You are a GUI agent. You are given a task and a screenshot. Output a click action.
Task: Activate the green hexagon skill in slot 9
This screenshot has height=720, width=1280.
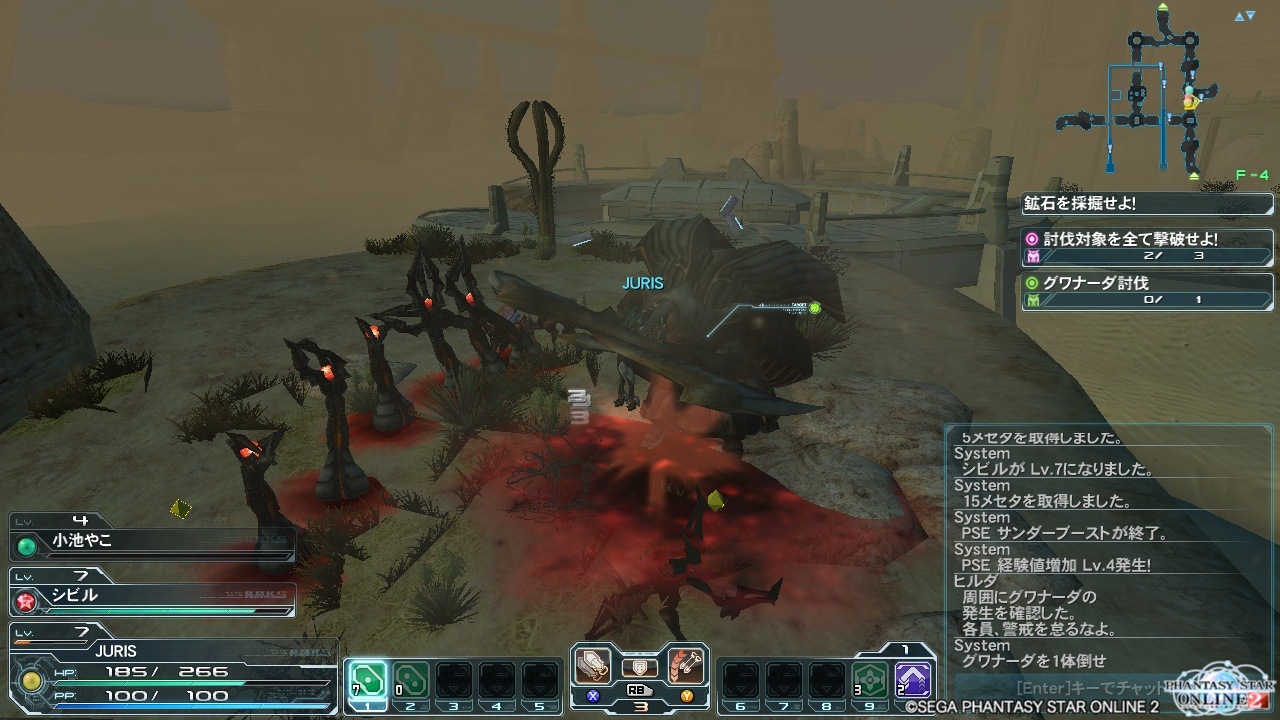pyautogui.click(x=870, y=680)
